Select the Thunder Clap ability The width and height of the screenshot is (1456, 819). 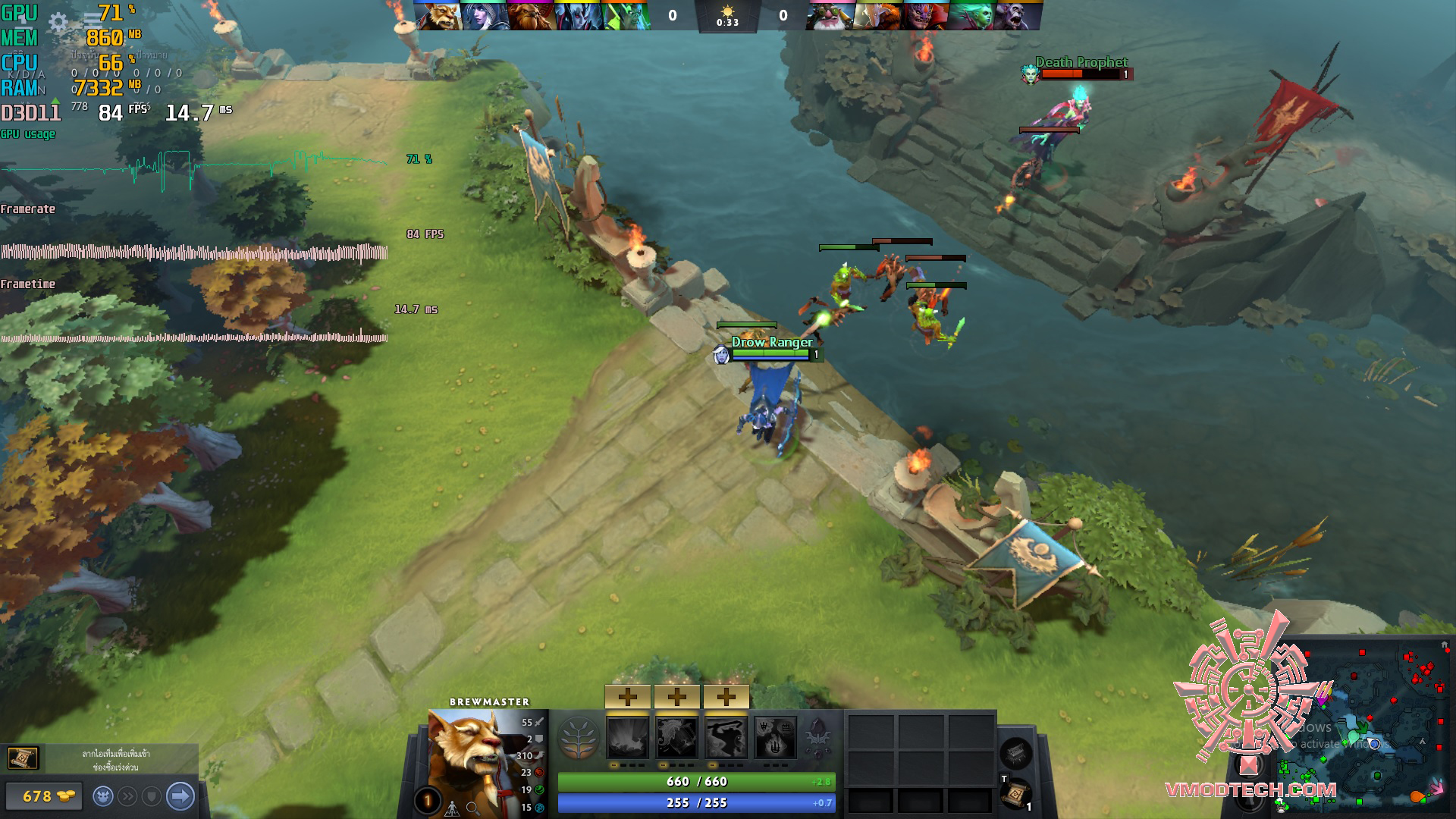(628, 737)
